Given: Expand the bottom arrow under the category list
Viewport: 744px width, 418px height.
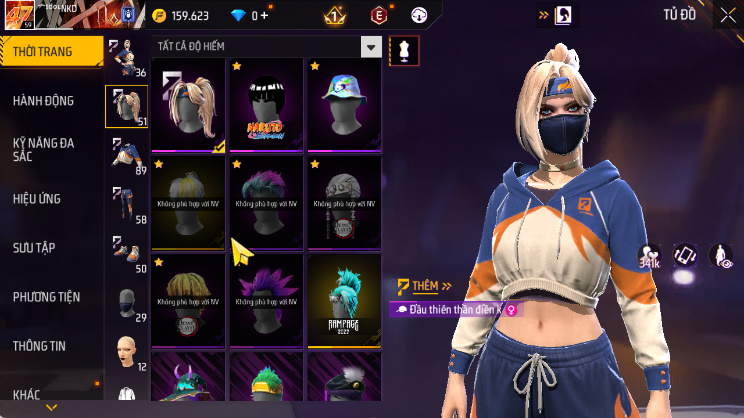Looking at the screenshot, I should click(x=52, y=408).
